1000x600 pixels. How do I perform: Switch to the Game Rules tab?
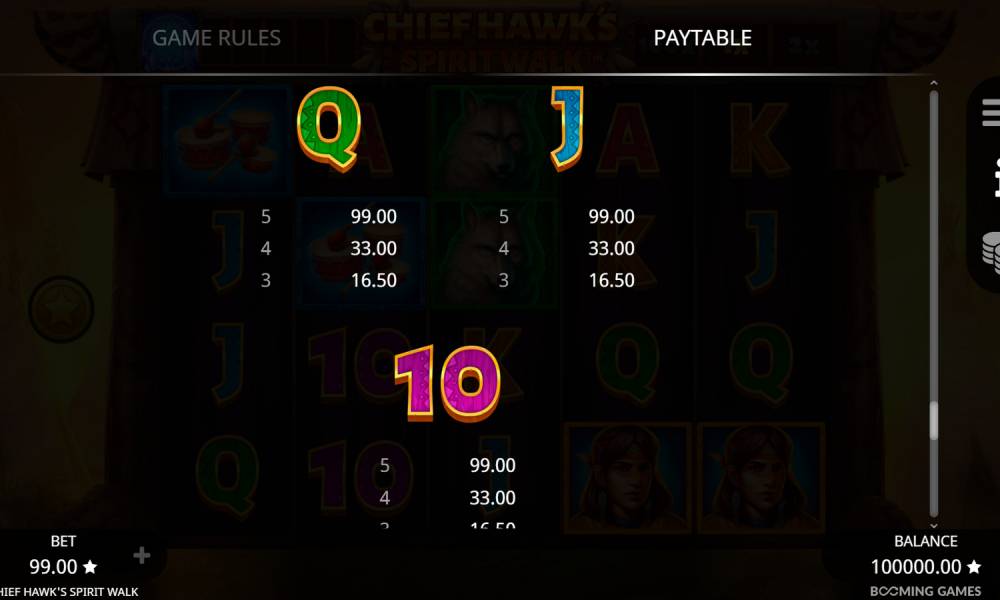[216, 38]
